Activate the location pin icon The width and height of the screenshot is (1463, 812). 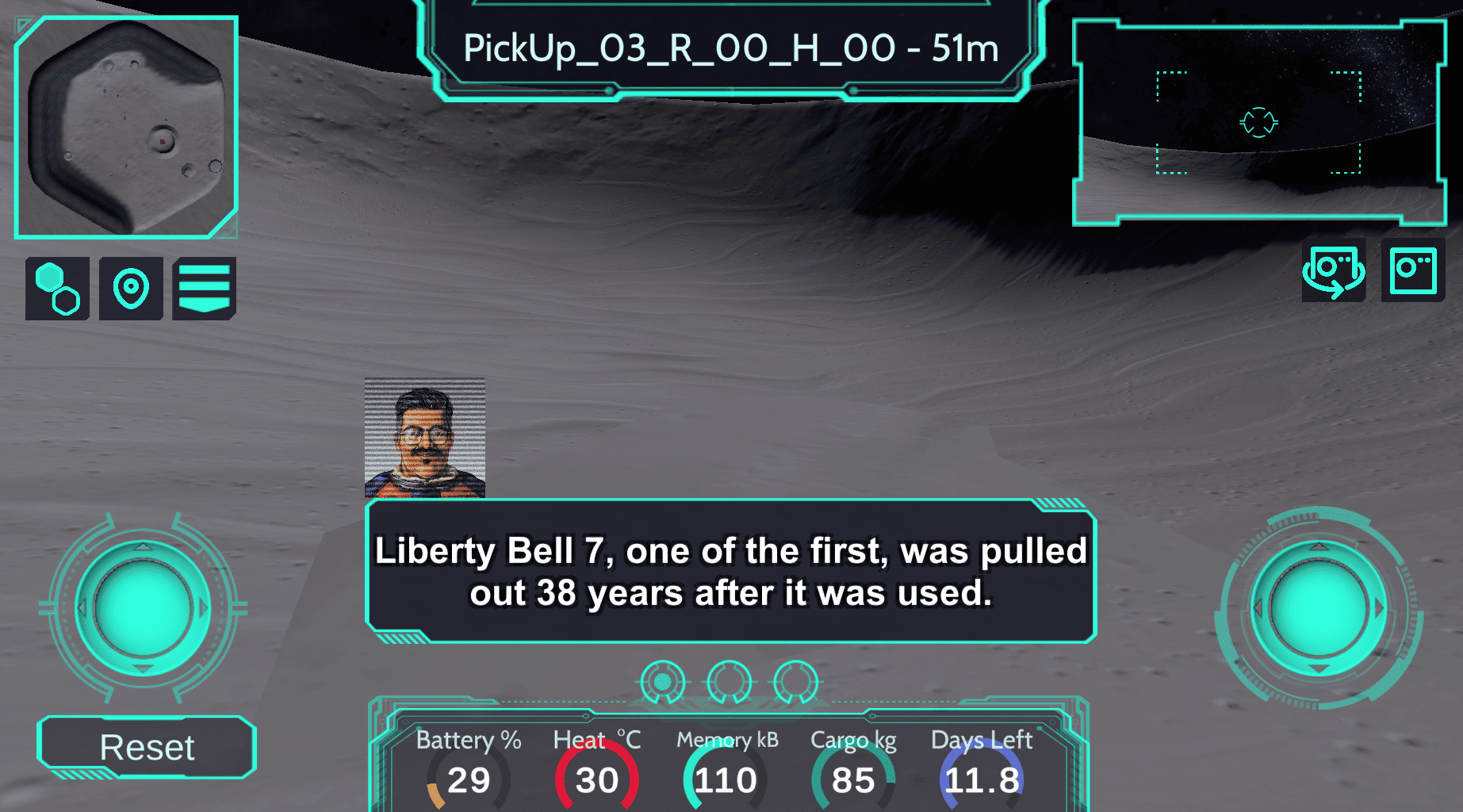point(131,289)
